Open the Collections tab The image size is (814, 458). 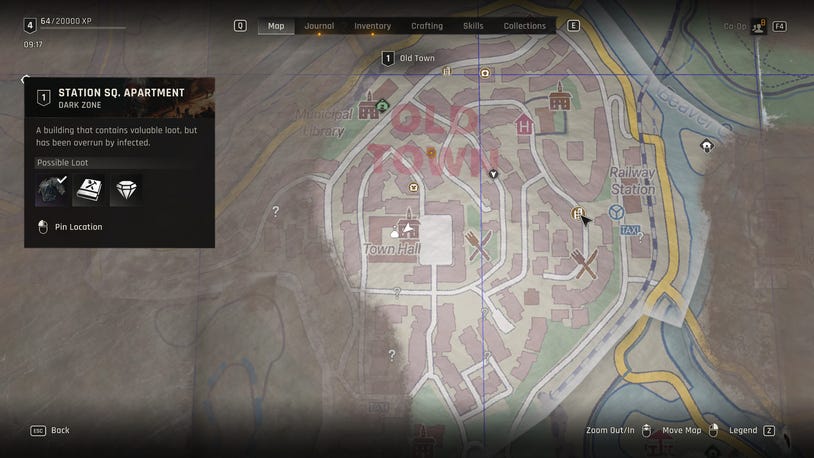pos(524,26)
